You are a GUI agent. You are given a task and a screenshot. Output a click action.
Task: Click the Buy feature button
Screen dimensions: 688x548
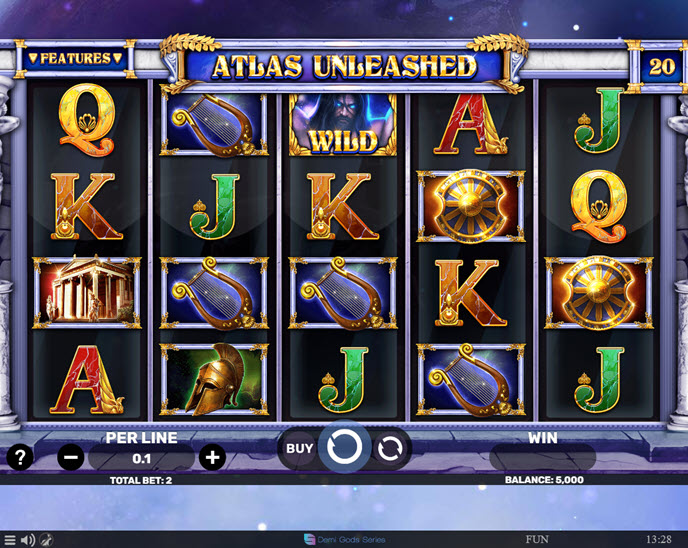point(300,448)
